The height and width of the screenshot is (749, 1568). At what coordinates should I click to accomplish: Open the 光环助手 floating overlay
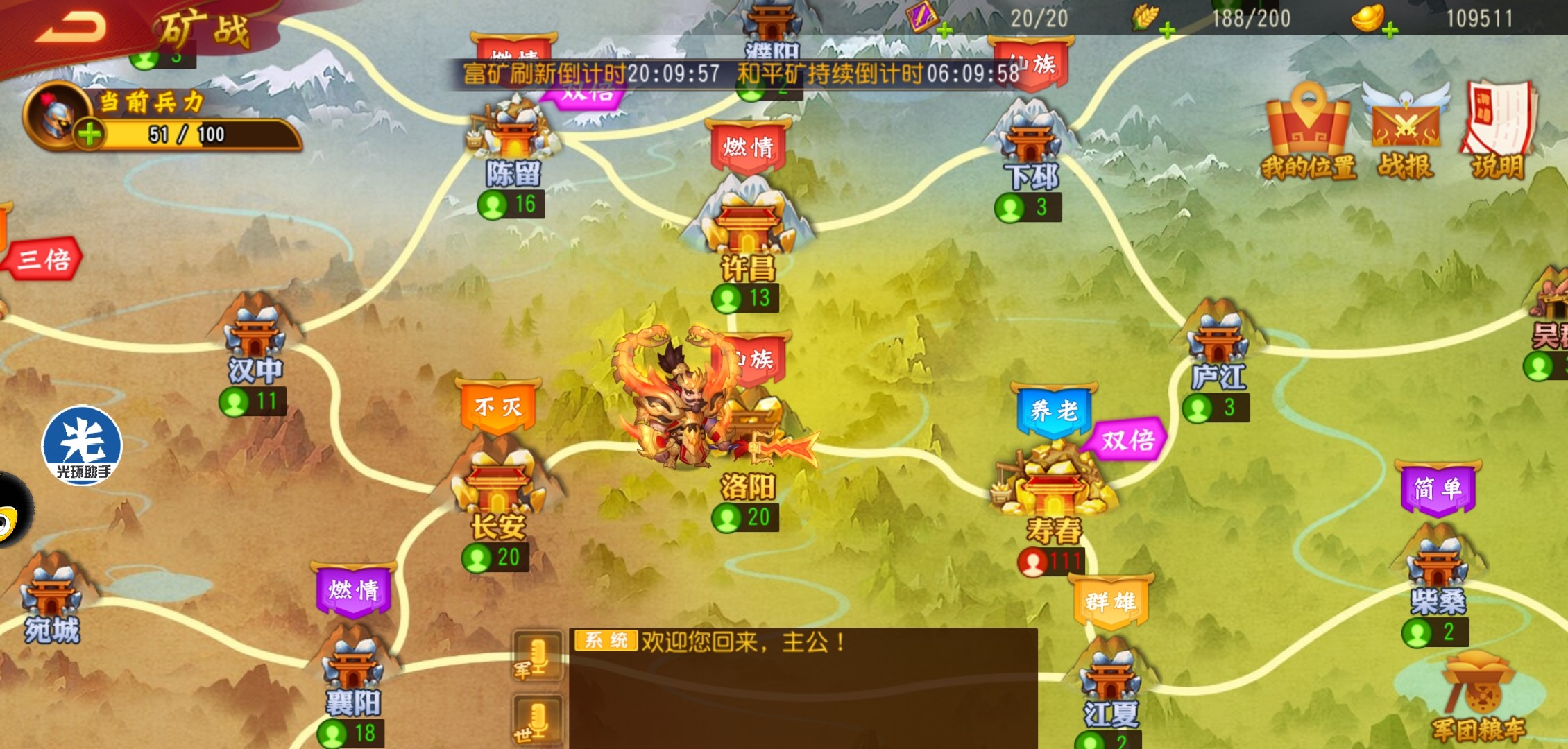[x=82, y=445]
